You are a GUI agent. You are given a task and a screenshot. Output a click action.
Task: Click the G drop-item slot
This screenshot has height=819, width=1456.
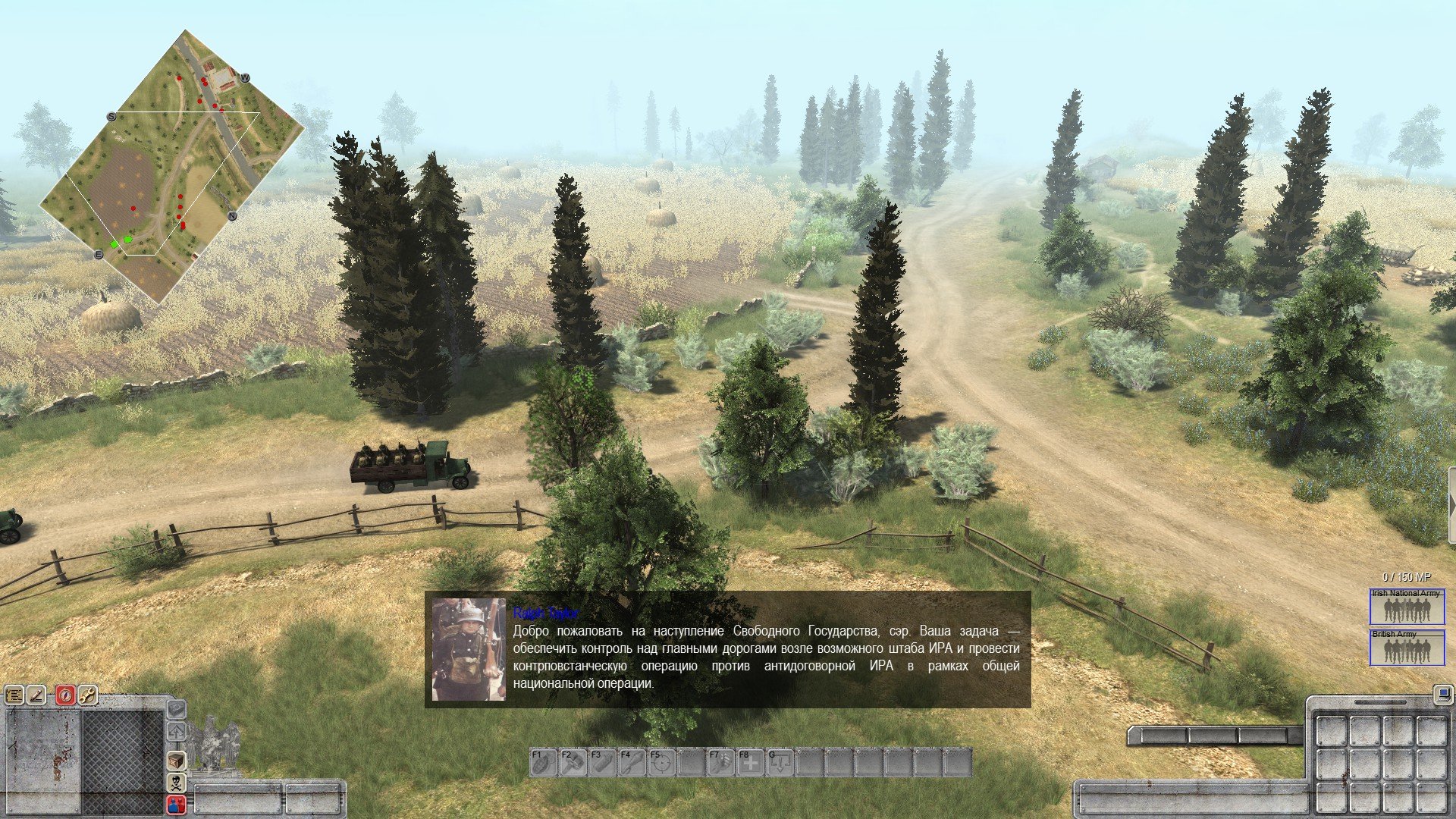780,763
